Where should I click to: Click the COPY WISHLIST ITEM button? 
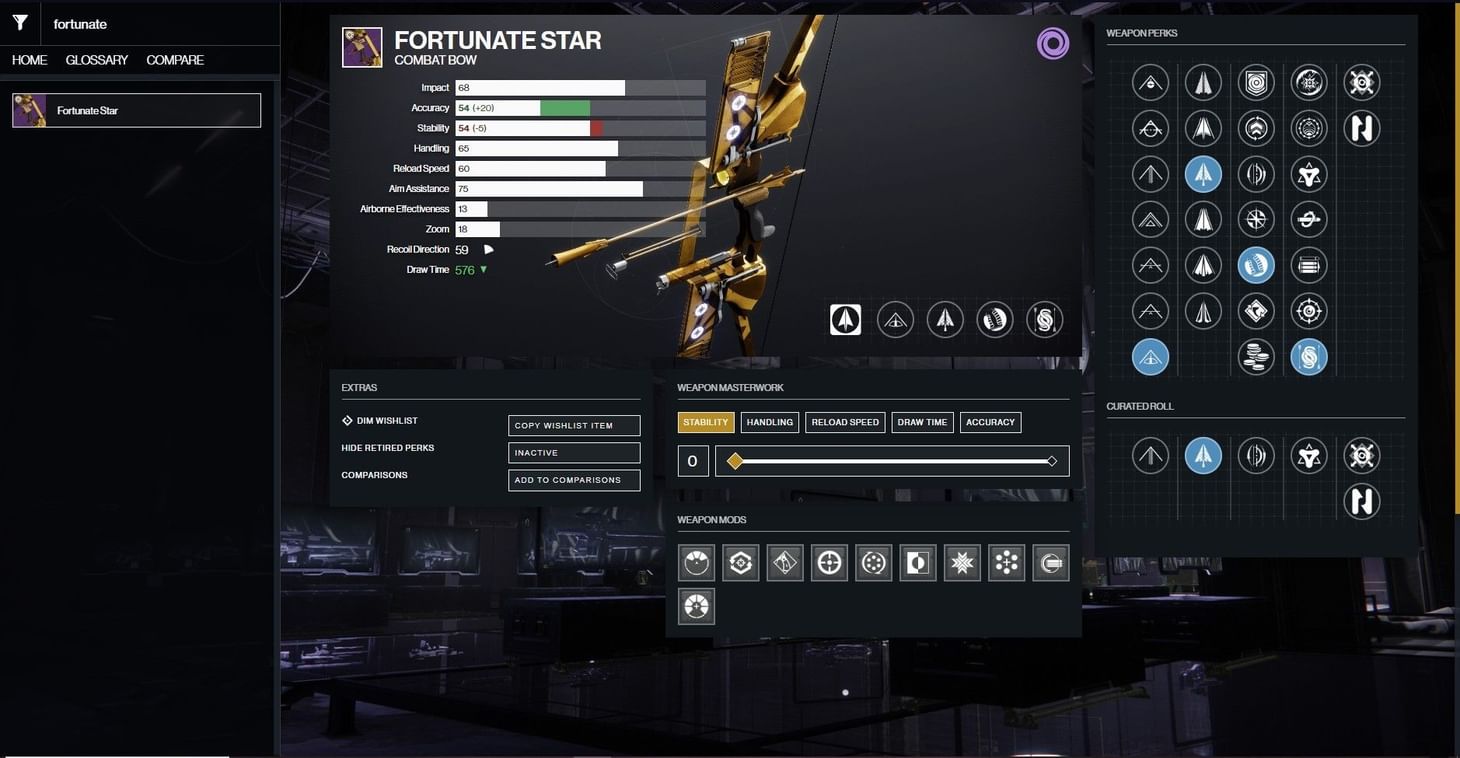573,424
